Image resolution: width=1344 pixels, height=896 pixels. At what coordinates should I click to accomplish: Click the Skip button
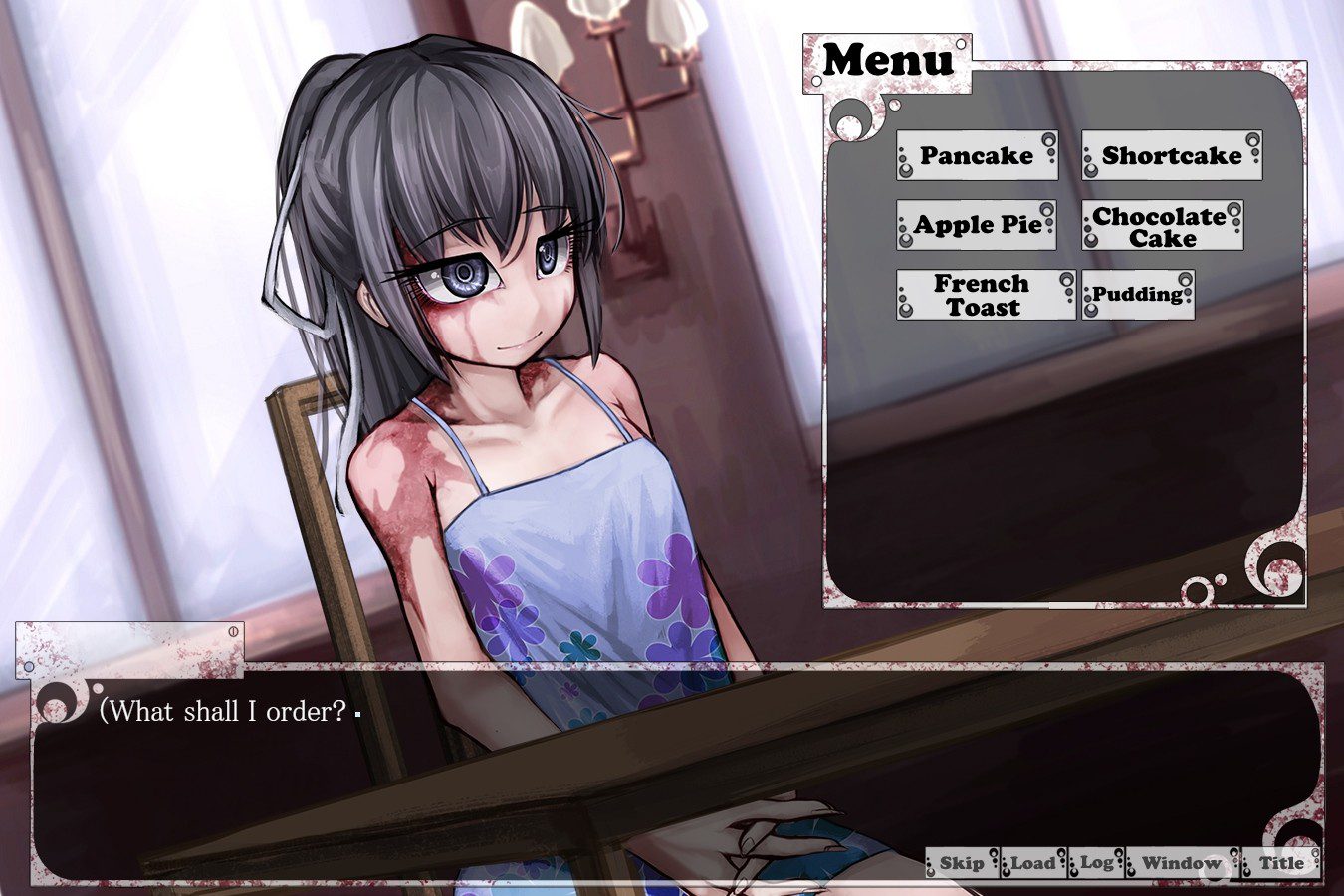click(x=961, y=863)
